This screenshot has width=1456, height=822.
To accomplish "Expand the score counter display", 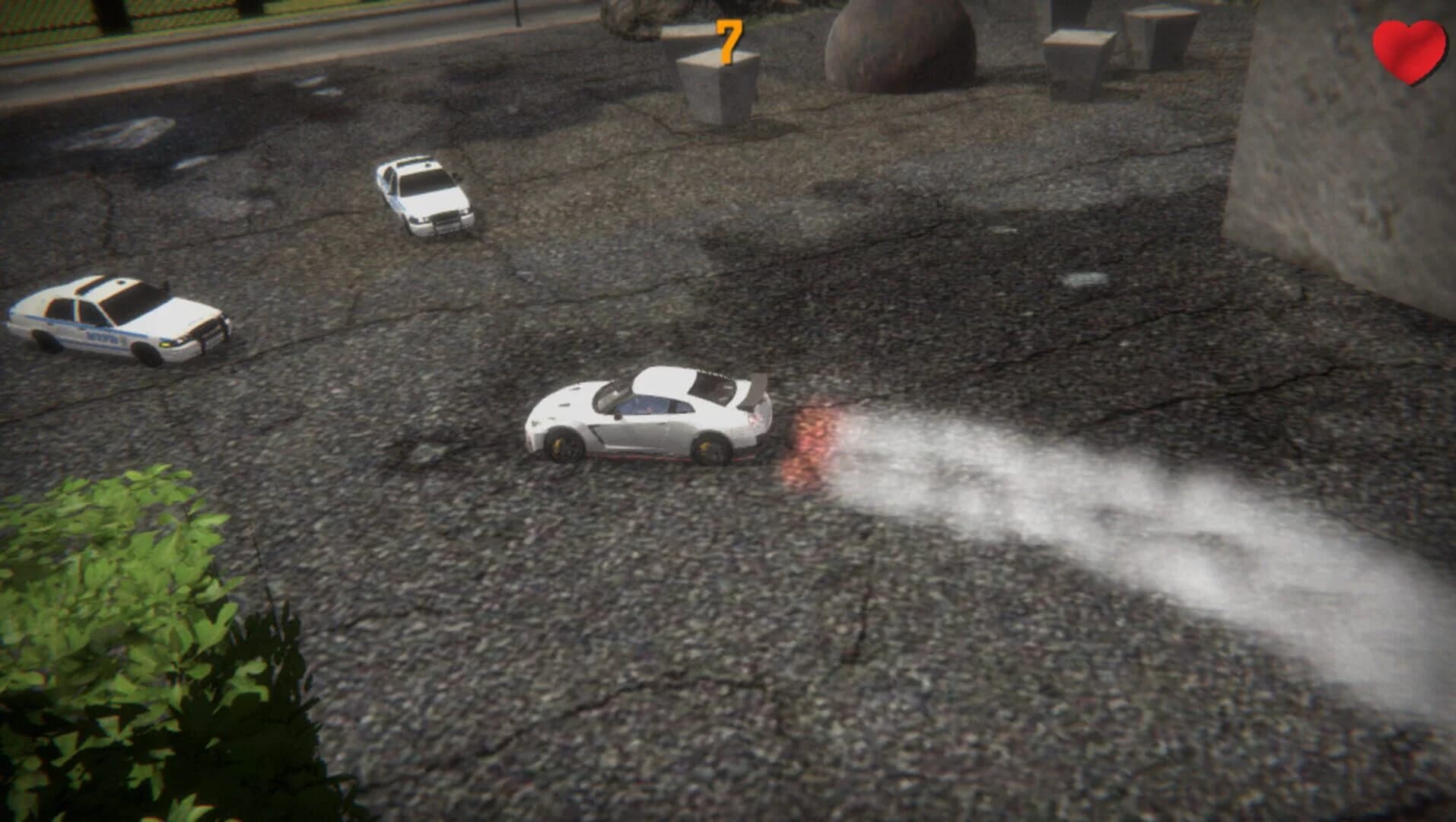I will pos(726,42).
